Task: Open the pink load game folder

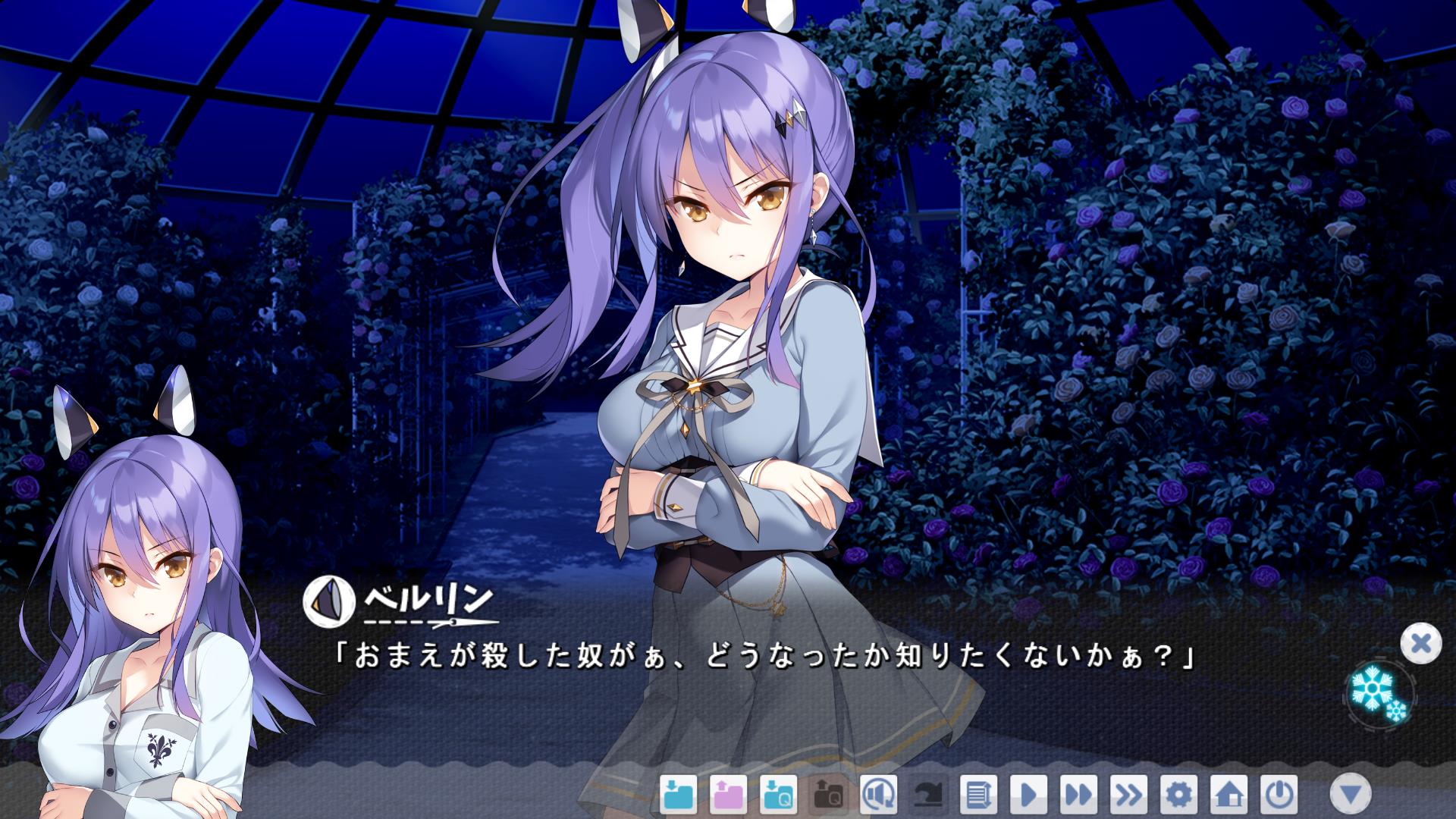Action: pyautogui.click(x=728, y=795)
